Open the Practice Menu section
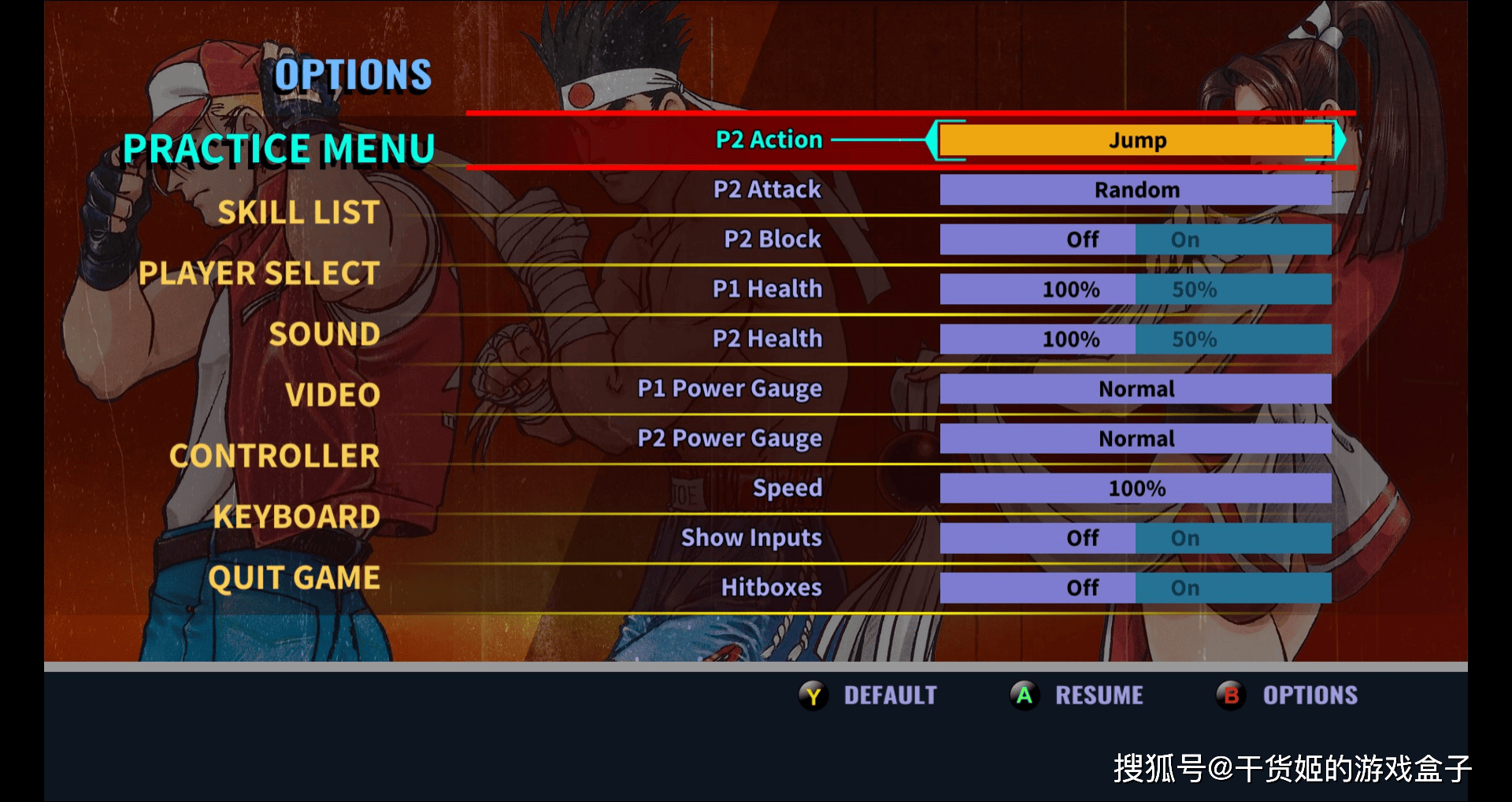Screen dimensions: 1512x802 tap(279, 149)
